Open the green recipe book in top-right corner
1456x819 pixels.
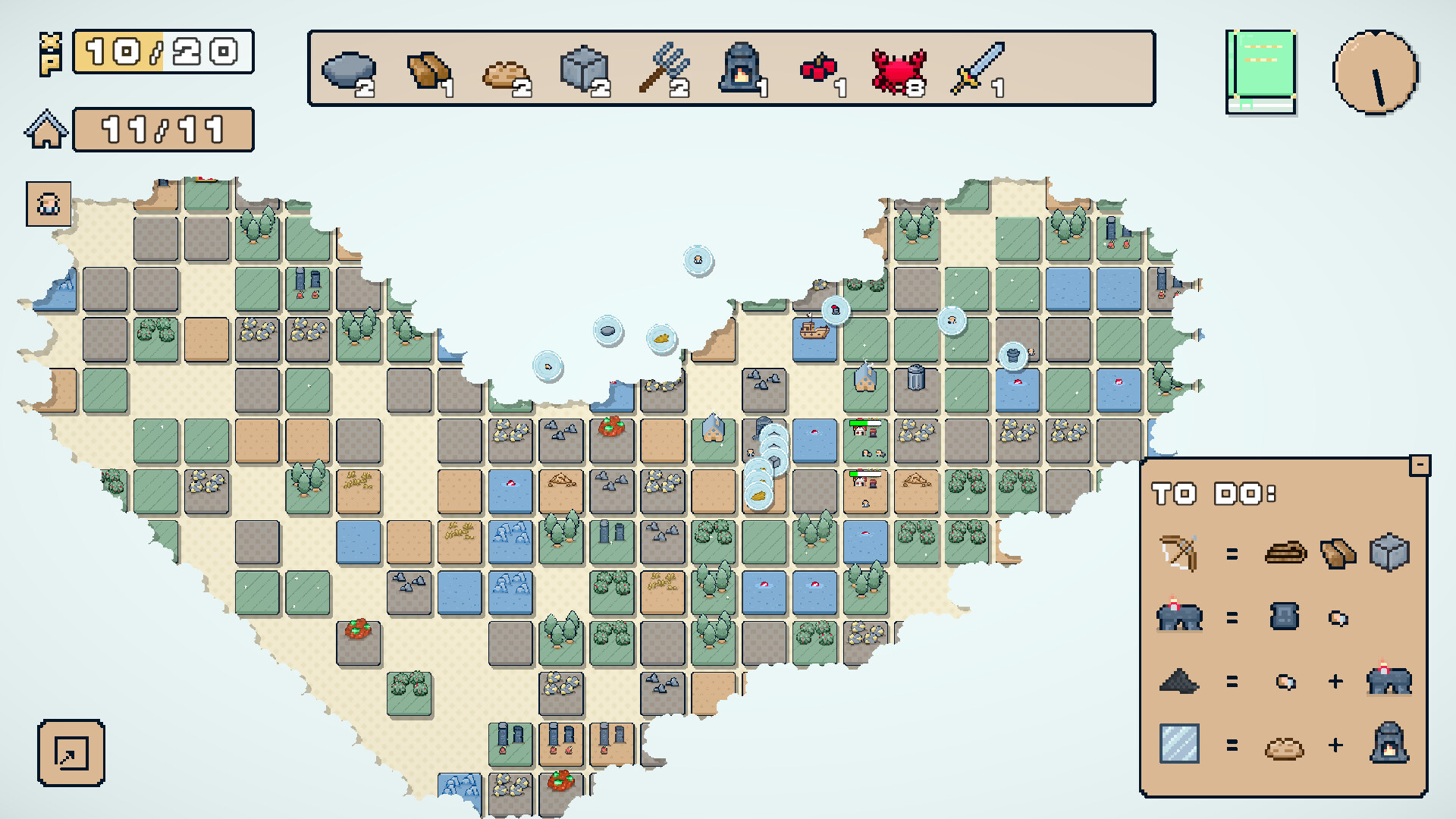click(x=1262, y=70)
